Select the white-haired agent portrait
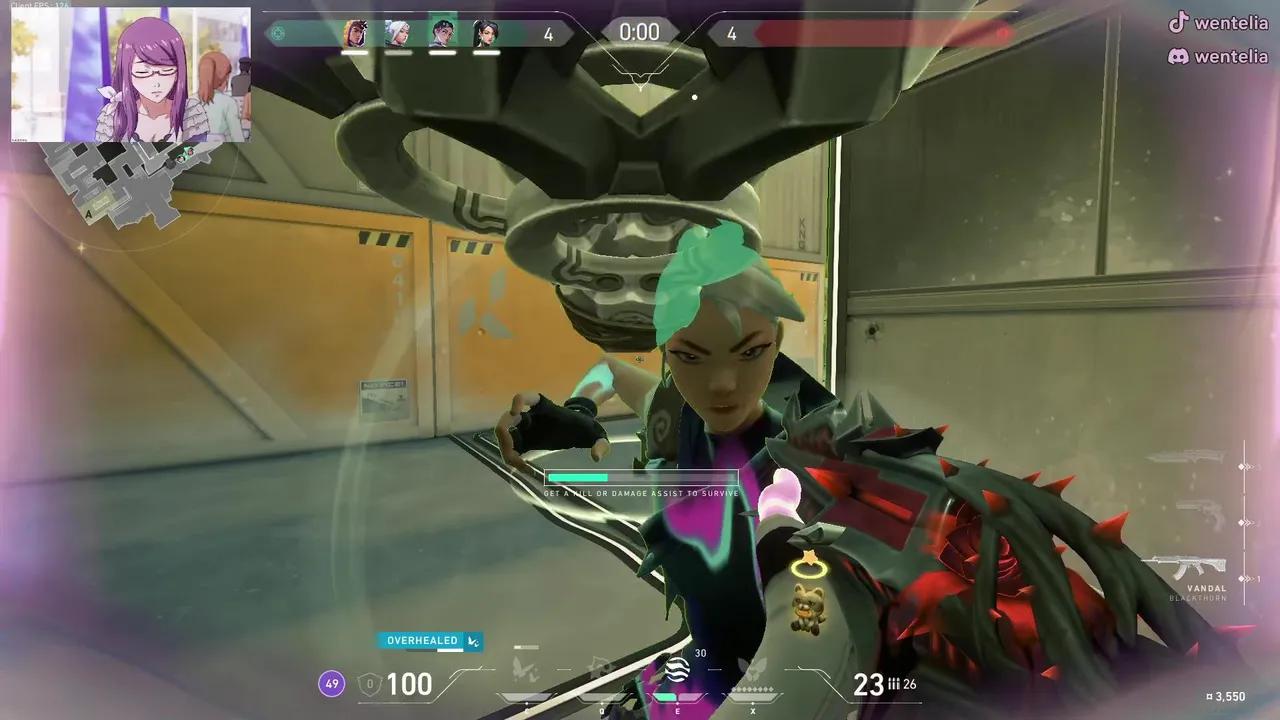Image resolution: width=1280 pixels, height=720 pixels. tap(398, 33)
